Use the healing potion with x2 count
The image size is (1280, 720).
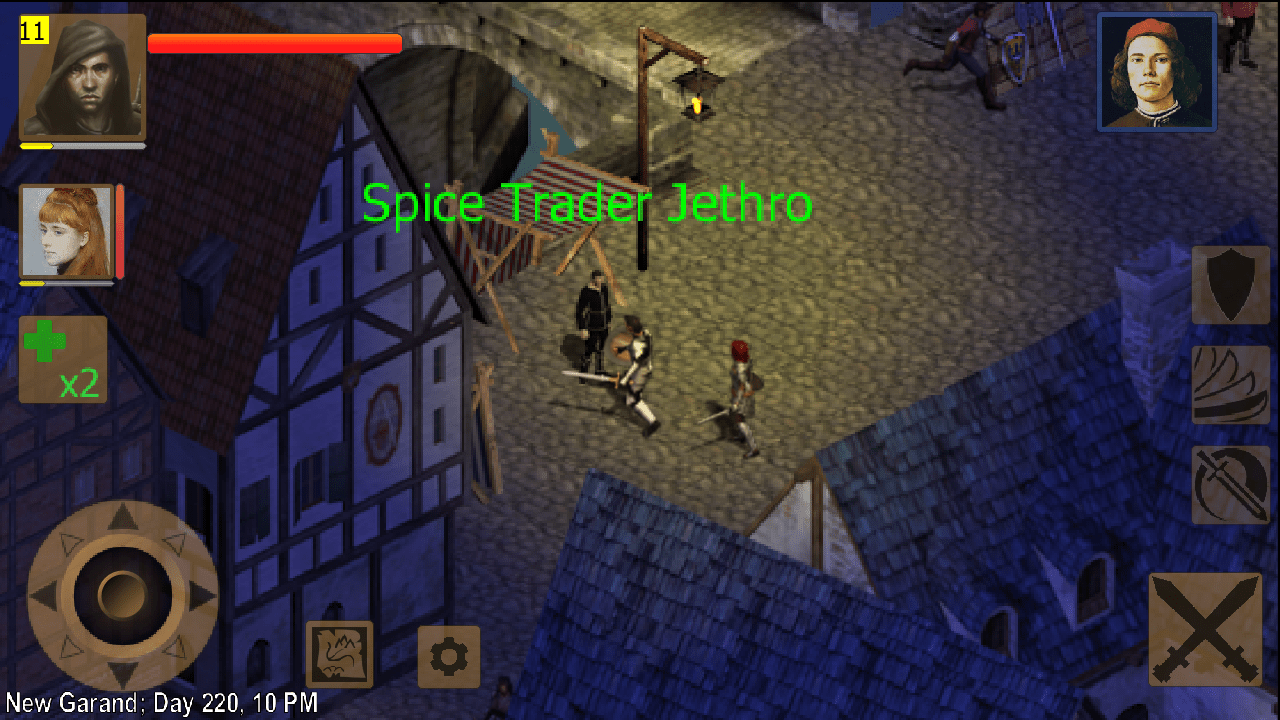pos(62,360)
